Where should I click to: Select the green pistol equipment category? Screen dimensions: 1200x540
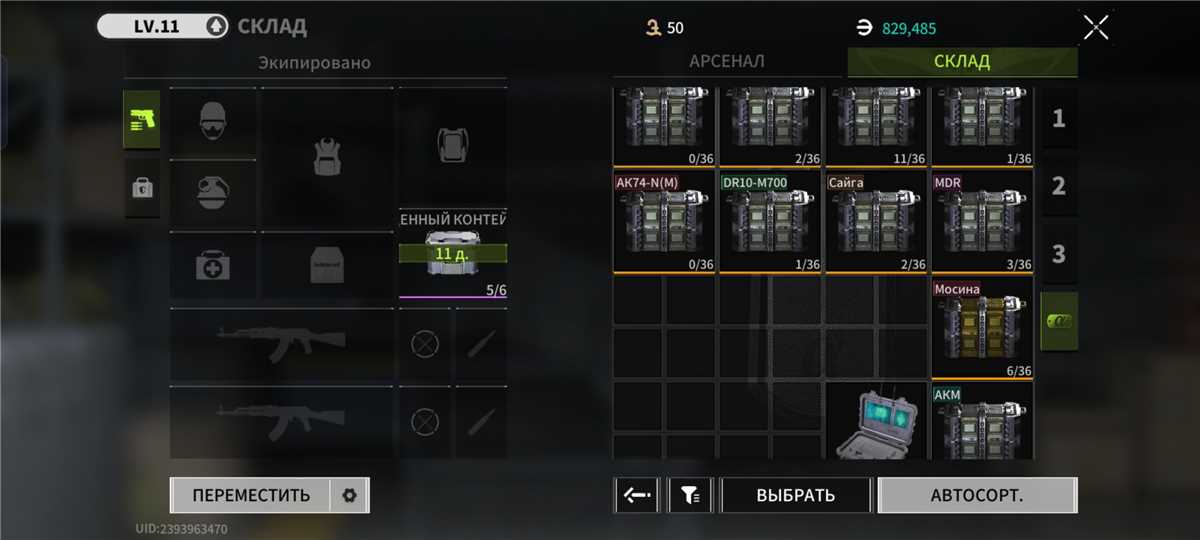tap(141, 120)
